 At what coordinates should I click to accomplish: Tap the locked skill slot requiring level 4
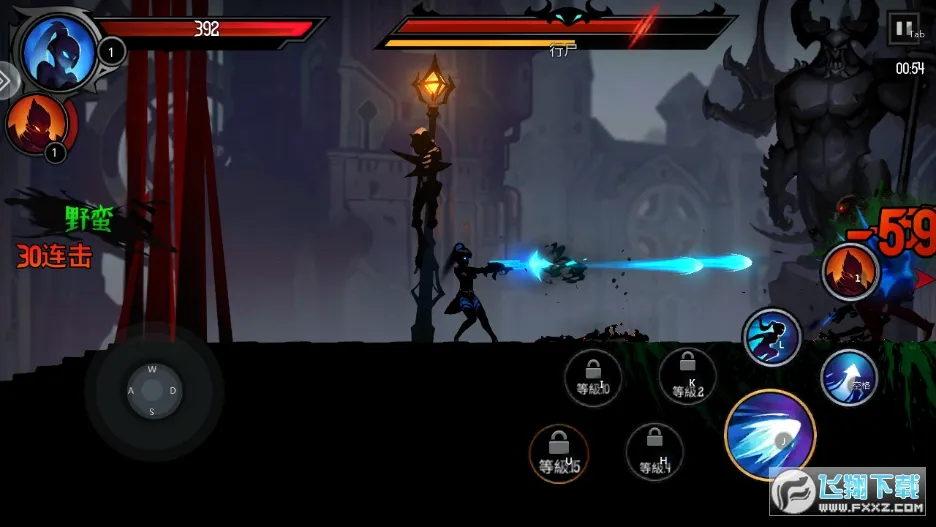tap(655, 452)
